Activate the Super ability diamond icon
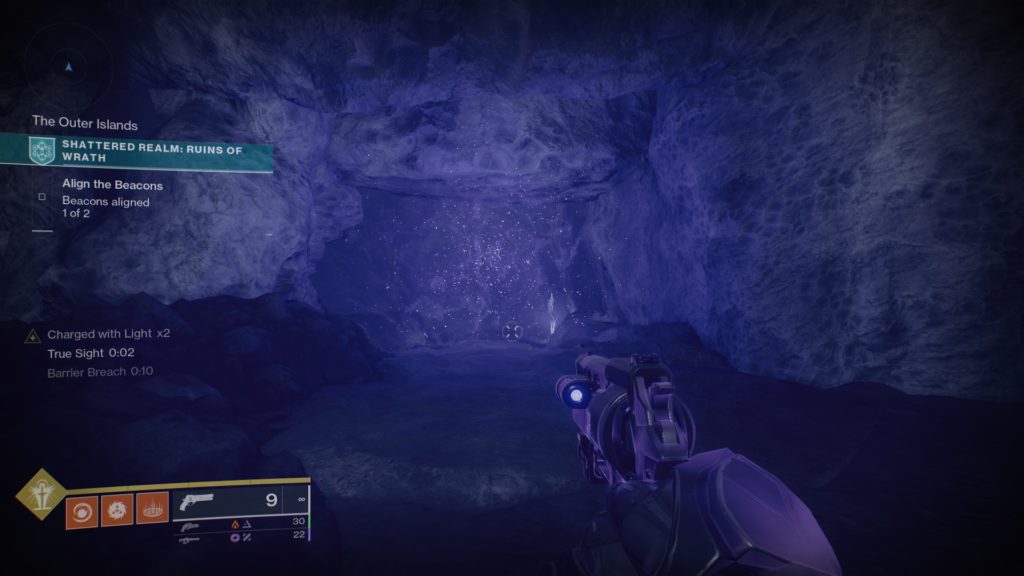 coord(40,493)
